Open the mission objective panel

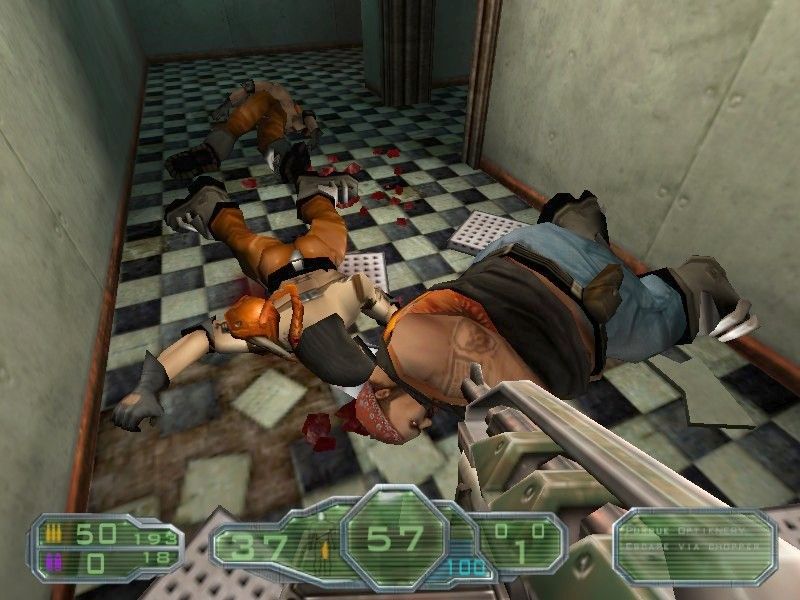(695, 545)
